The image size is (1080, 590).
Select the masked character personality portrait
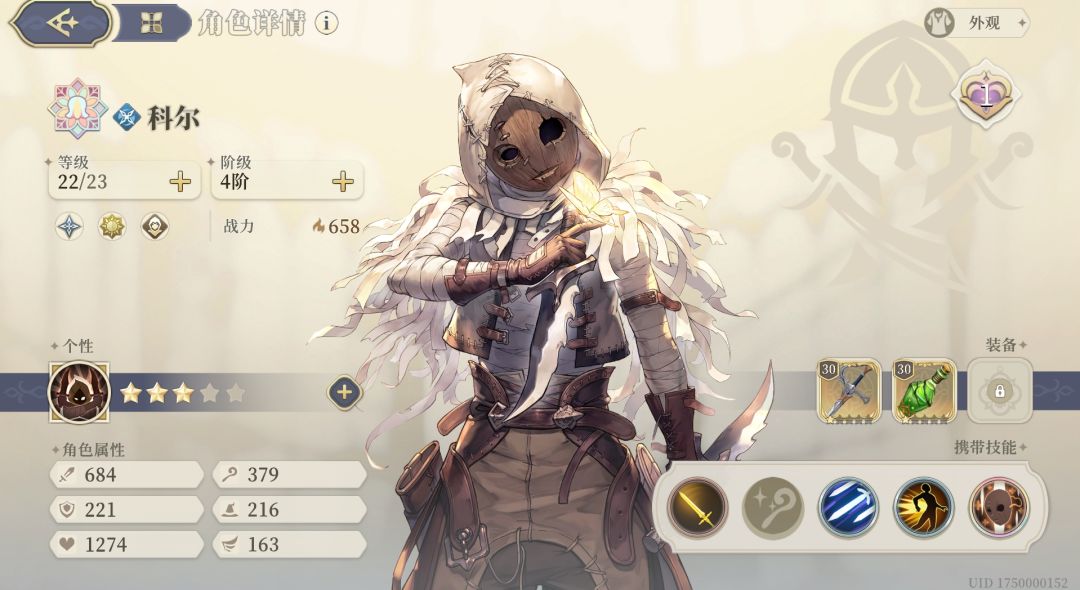click(x=78, y=391)
